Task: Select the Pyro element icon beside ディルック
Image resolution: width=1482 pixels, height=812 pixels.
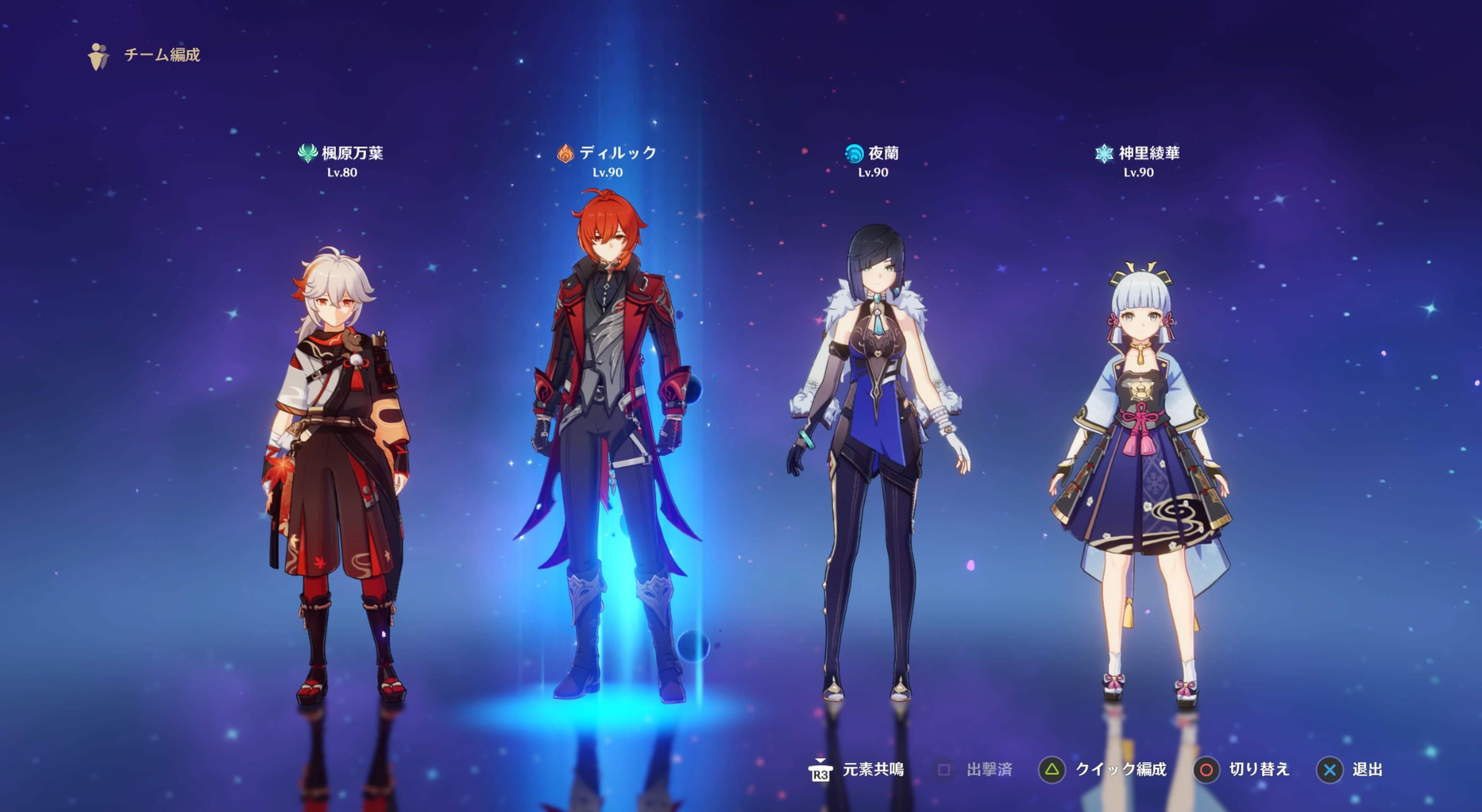Action: 565,153
